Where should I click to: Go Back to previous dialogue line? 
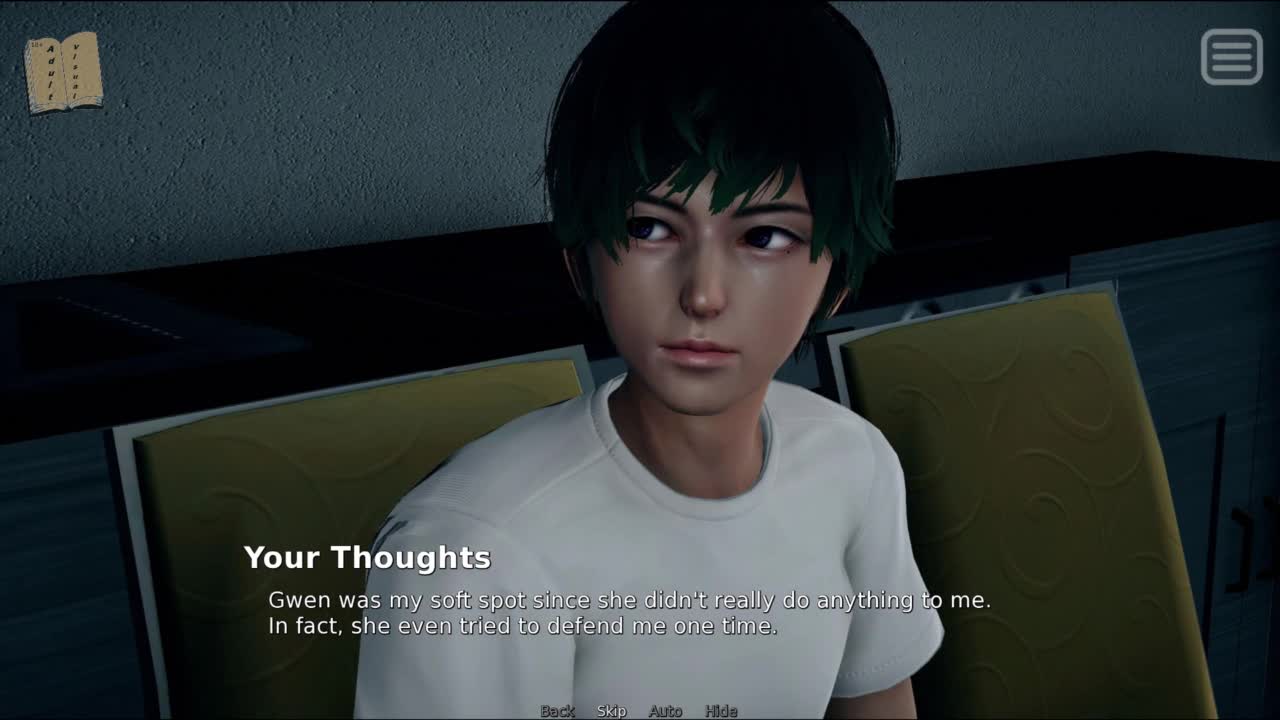(557, 711)
